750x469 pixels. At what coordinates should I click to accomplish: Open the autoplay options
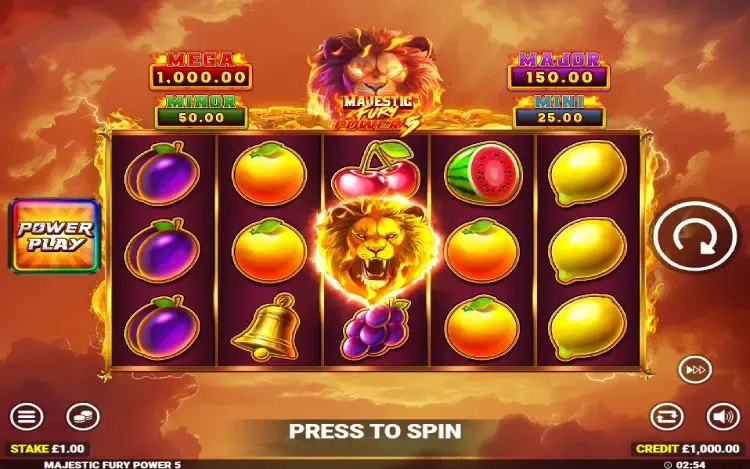(667, 416)
